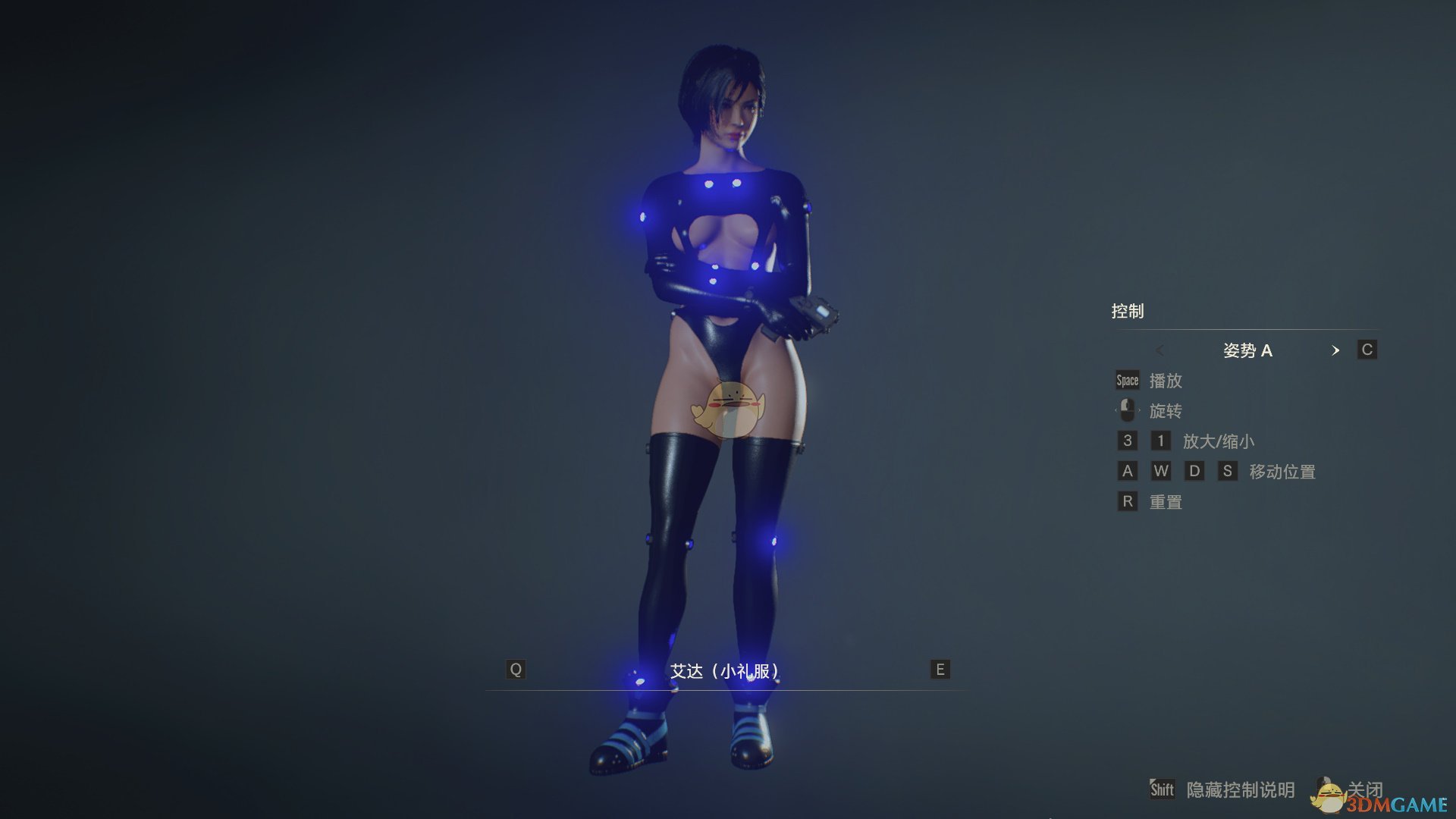Click the right arrow beside 姿势 A
Viewport: 1456px width, 819px height.
coord(1335,350)
